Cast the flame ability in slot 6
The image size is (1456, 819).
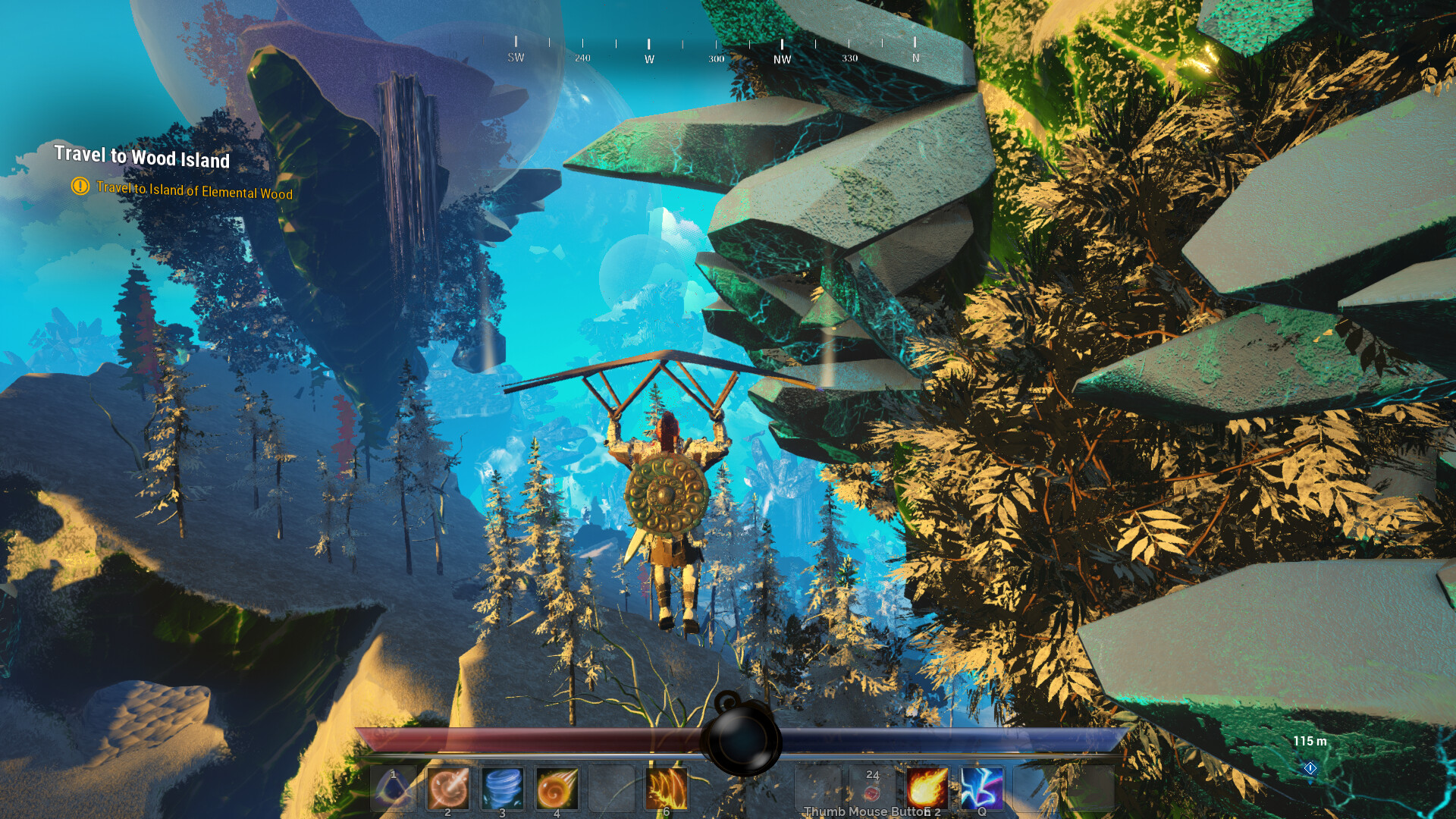669,787
